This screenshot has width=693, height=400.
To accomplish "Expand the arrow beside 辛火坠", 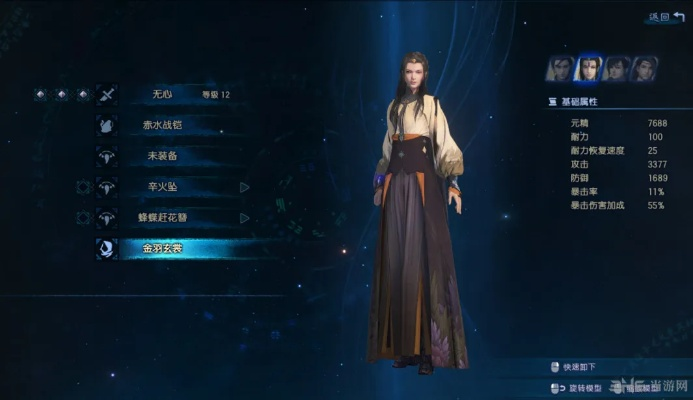I will pyautogui.click(x=245, y=187).
